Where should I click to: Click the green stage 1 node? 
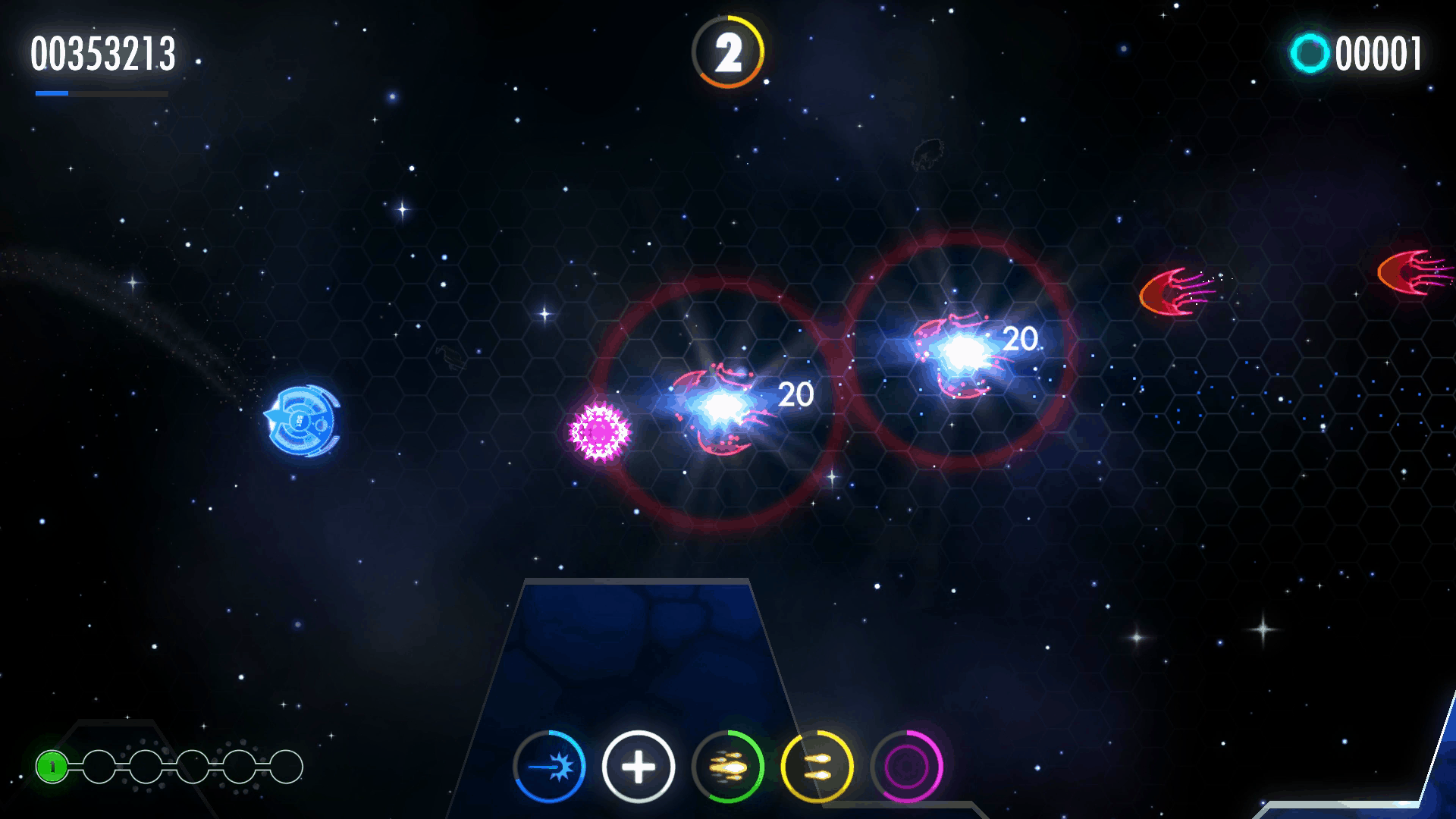(x=52, y=767)
